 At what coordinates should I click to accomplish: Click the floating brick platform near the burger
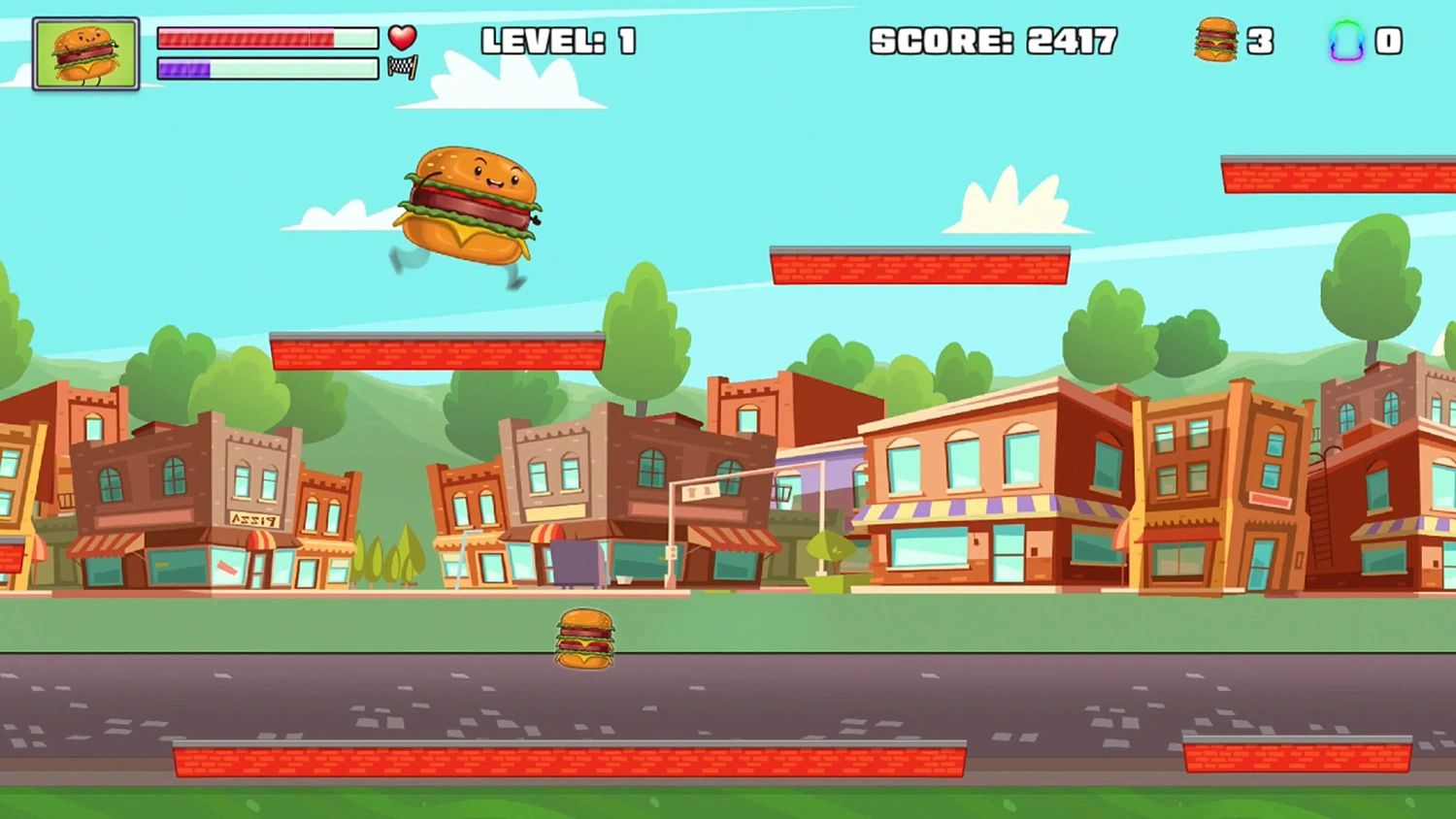coord(437,351)
